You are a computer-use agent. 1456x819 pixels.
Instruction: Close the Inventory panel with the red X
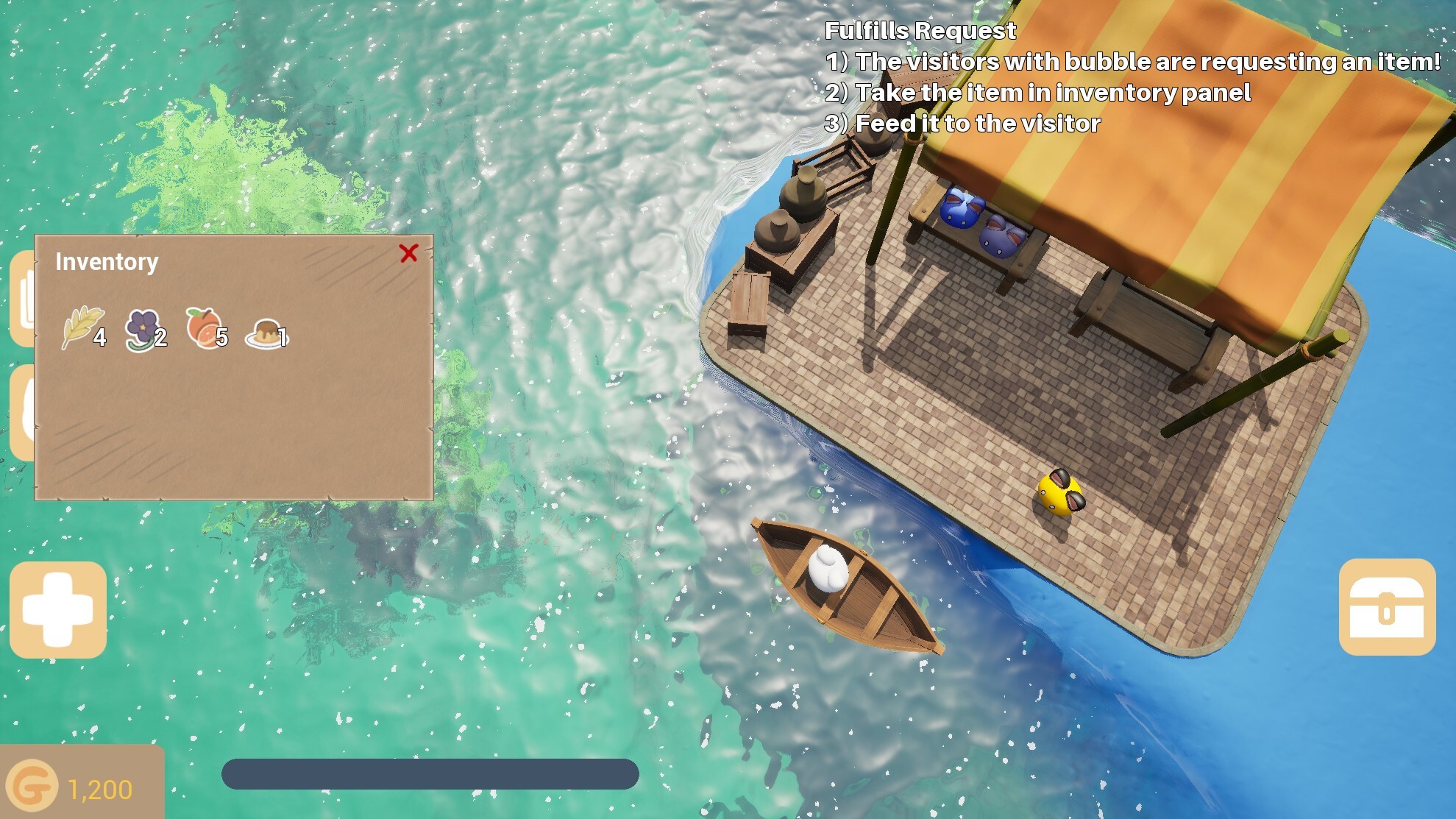pyautogui.click(x=409, y=254)
